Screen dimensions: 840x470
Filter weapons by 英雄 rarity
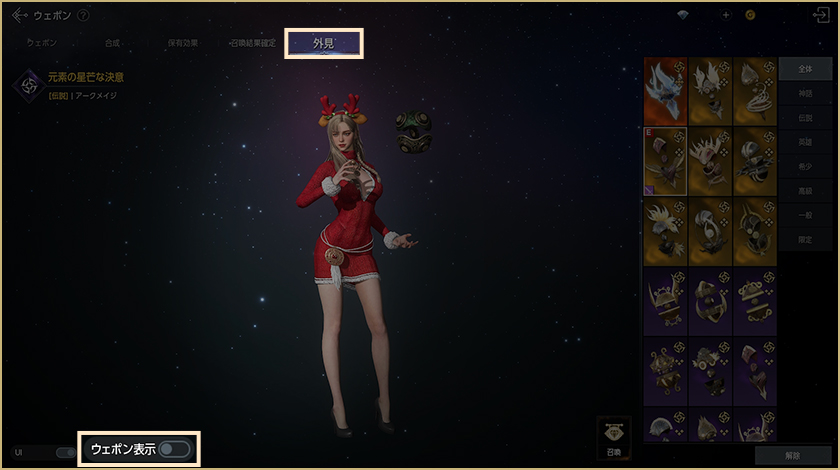click(805, 142)
